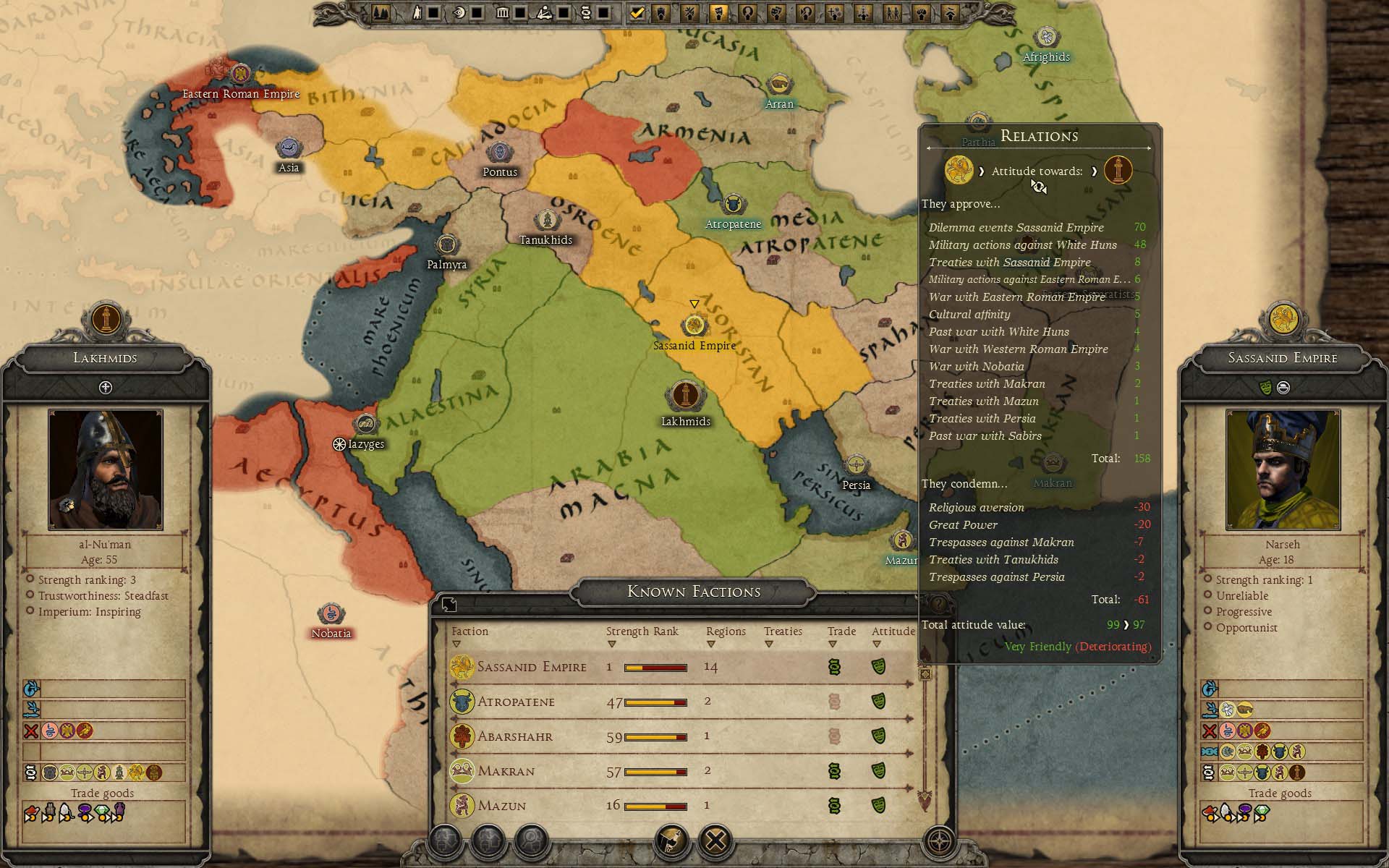
Task: Sort the list by Attitude
Action: [x=893, y=631]
